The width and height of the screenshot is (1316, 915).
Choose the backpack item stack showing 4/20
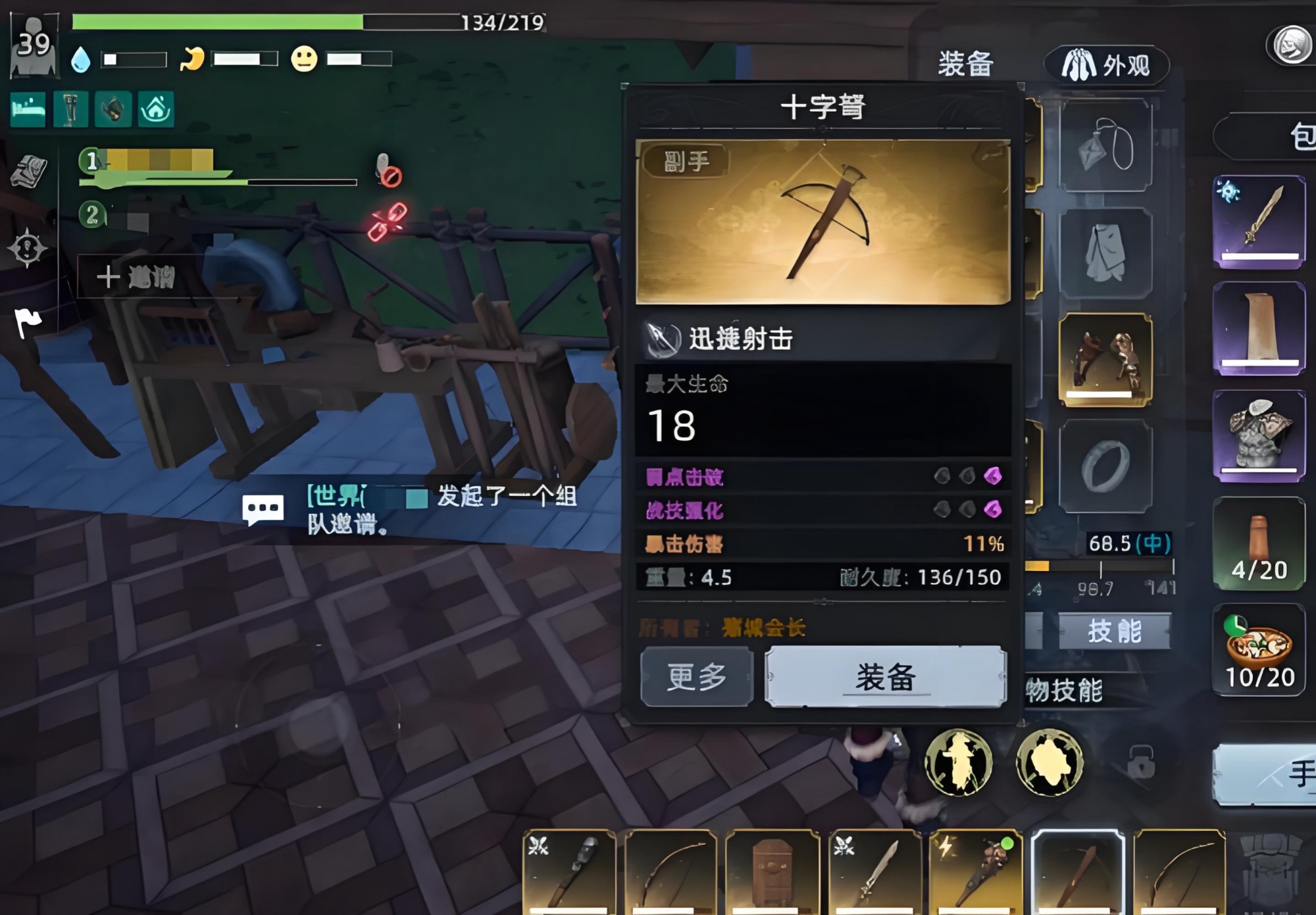[1259, 543]
